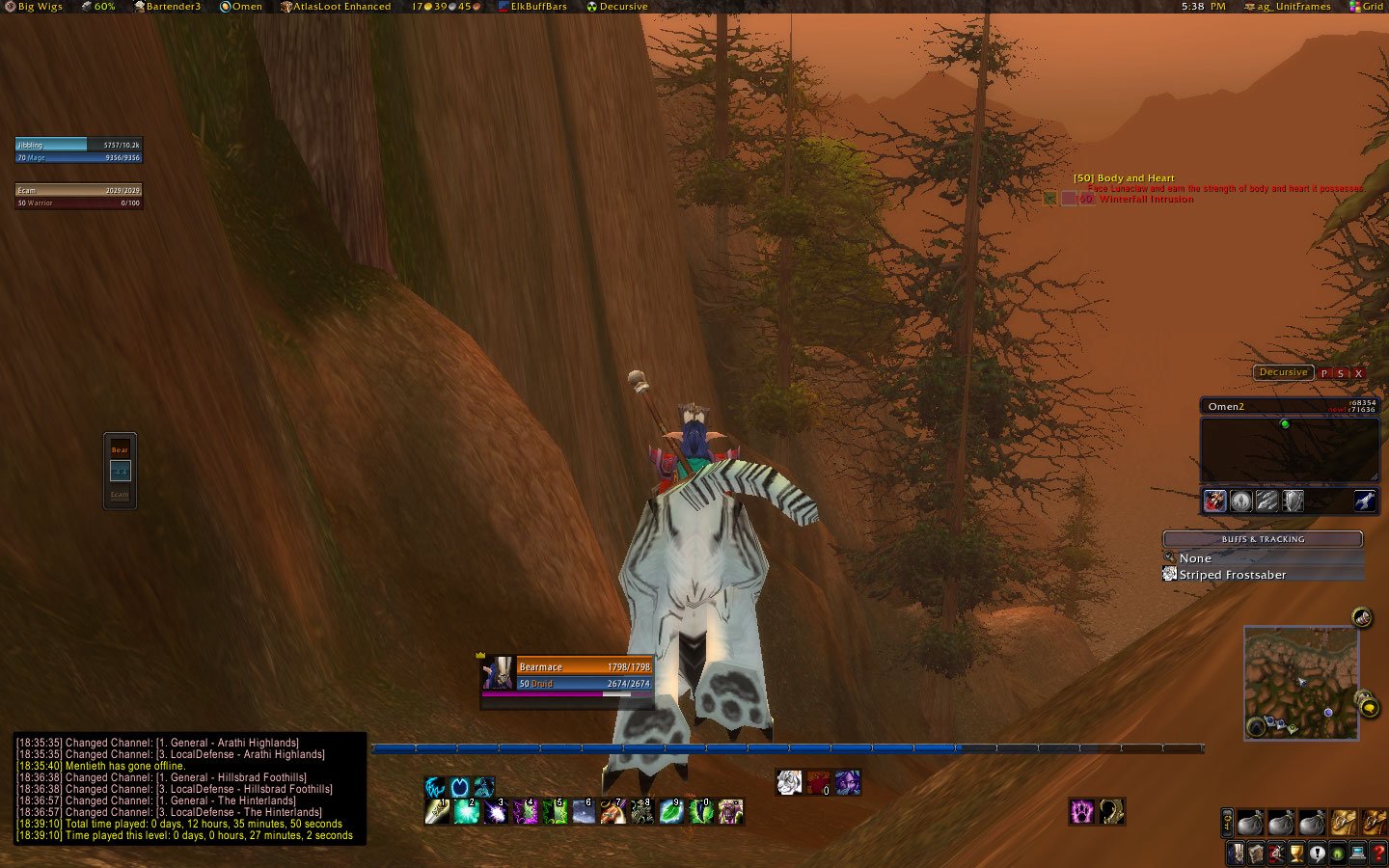
Task: Open the keyring icon
Action: [1227, 823]
